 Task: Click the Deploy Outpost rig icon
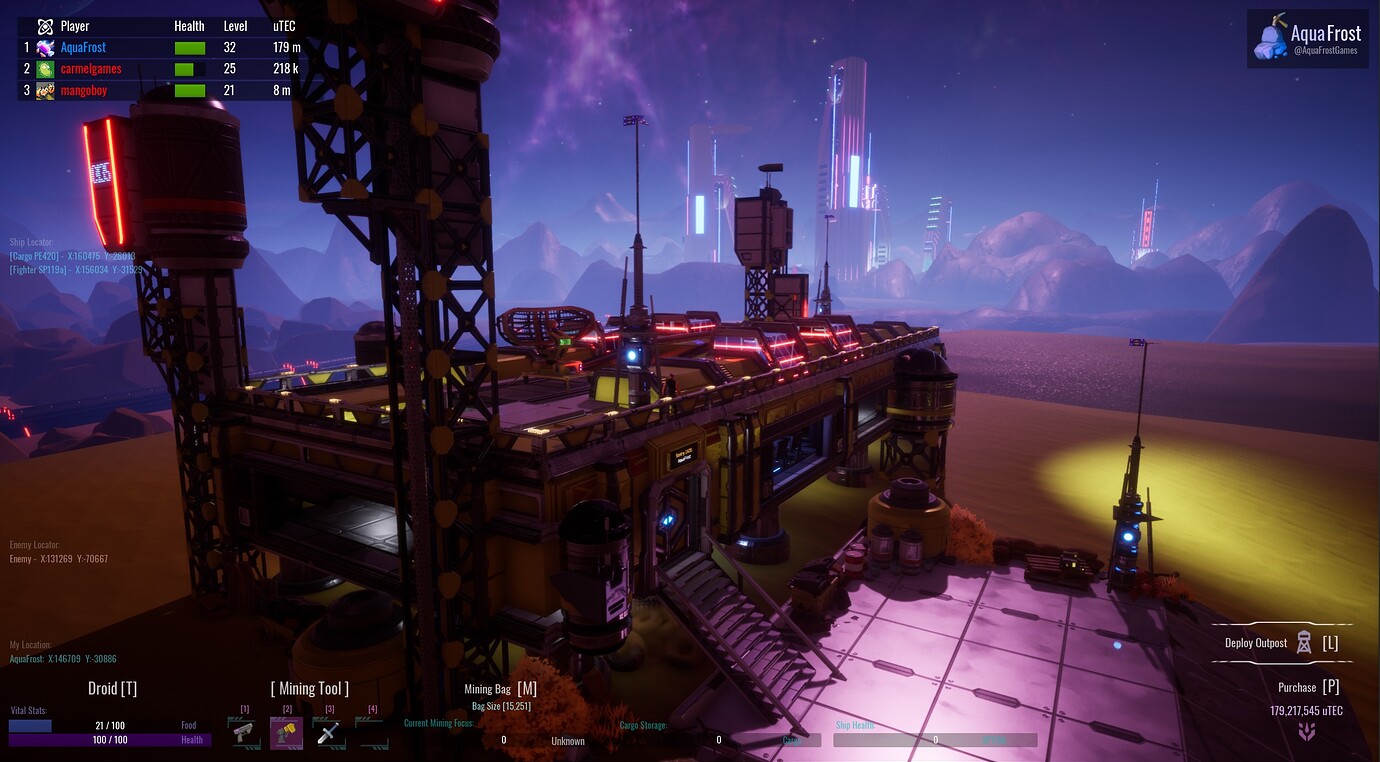pyautogui.click(x=1303, y=642)
